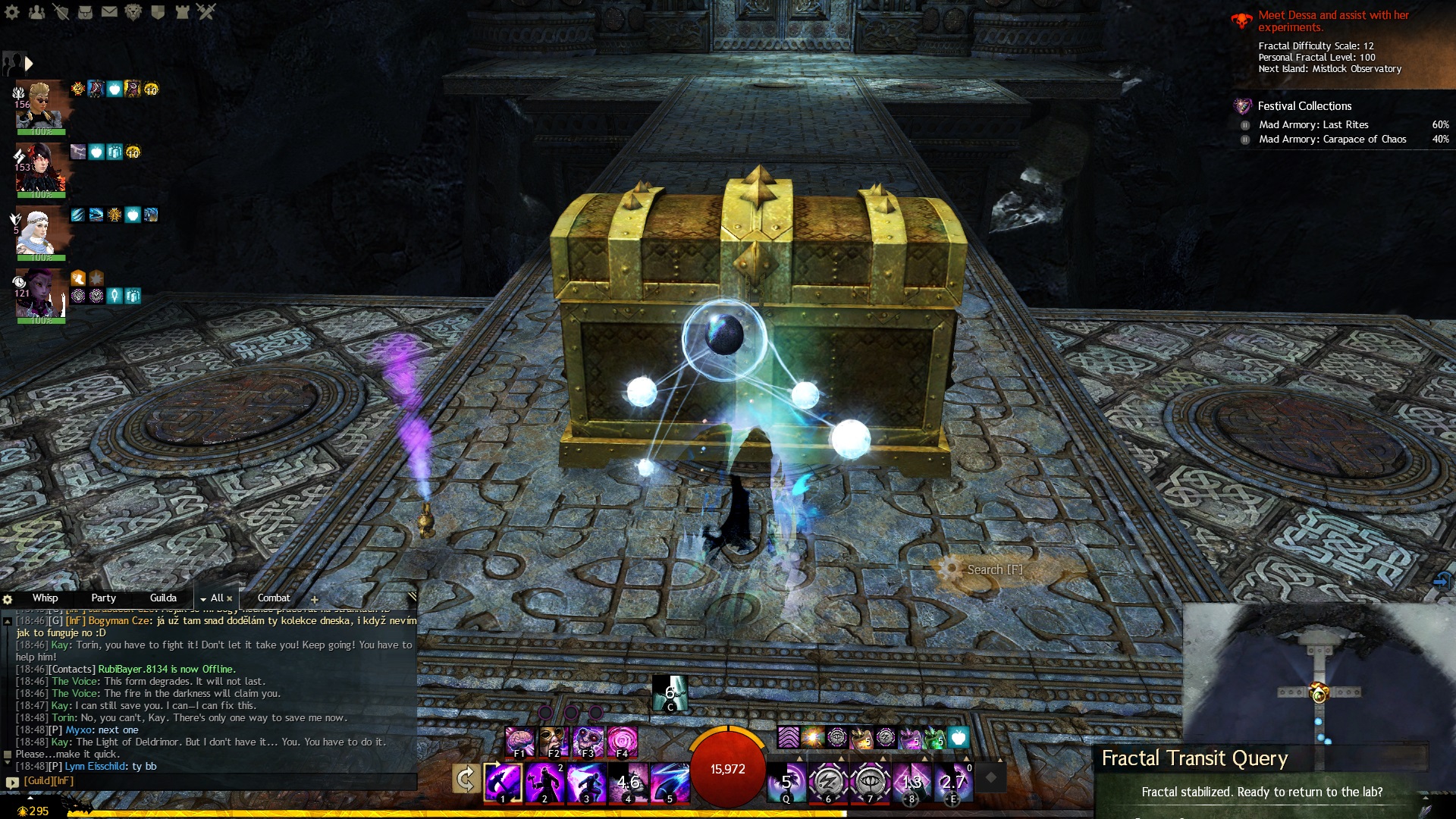Image resolution: width=1456 pixels, height=819 pixels.
Task: Select the blonde party member portrait
Action: 39,106
